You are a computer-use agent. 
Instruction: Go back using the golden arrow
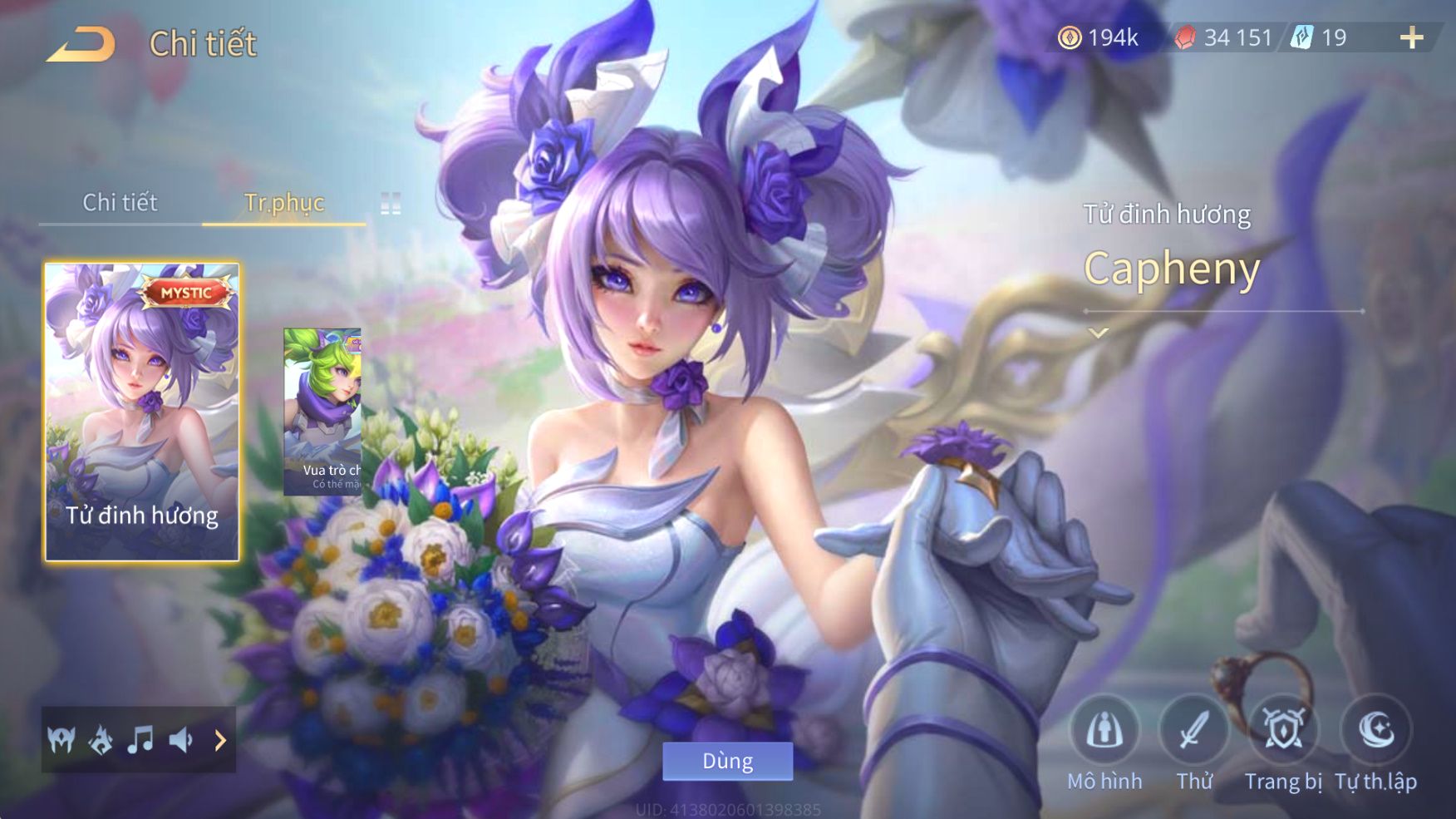coord(81,44)
